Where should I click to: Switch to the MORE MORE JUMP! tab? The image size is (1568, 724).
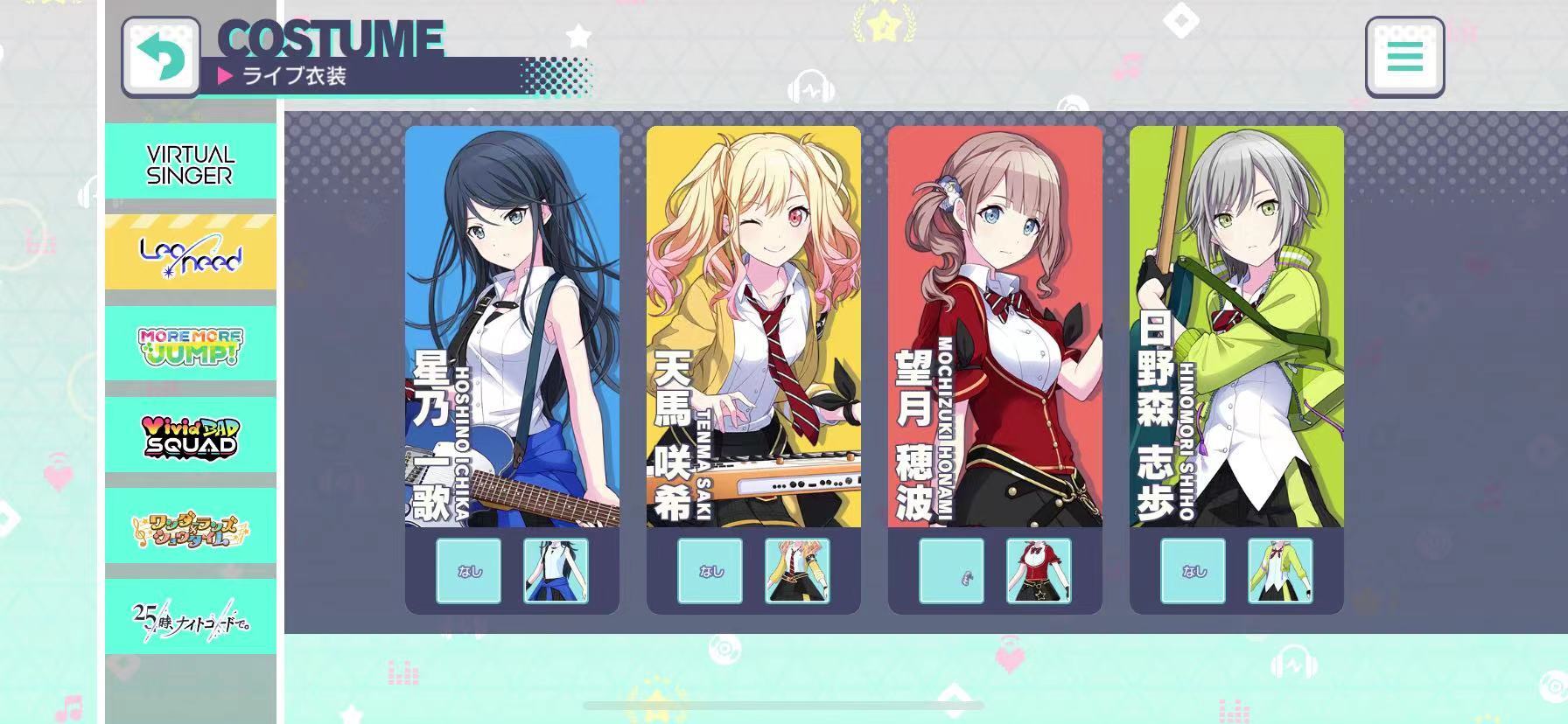point(191,344)
